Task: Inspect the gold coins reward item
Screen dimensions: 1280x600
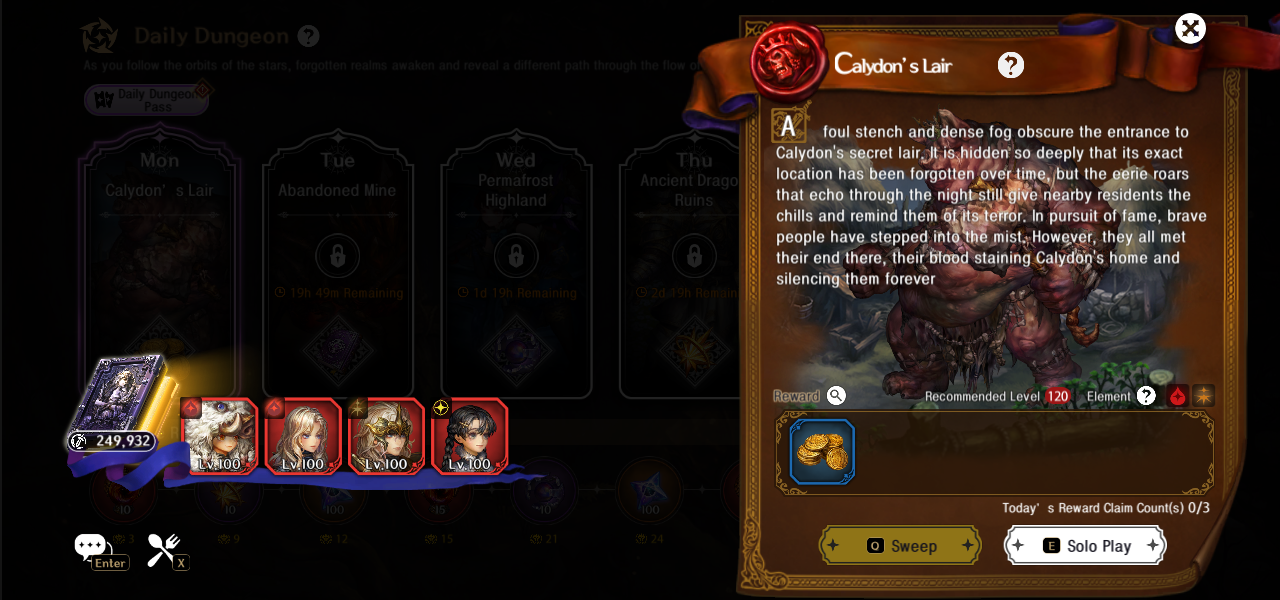Action: 822,452
